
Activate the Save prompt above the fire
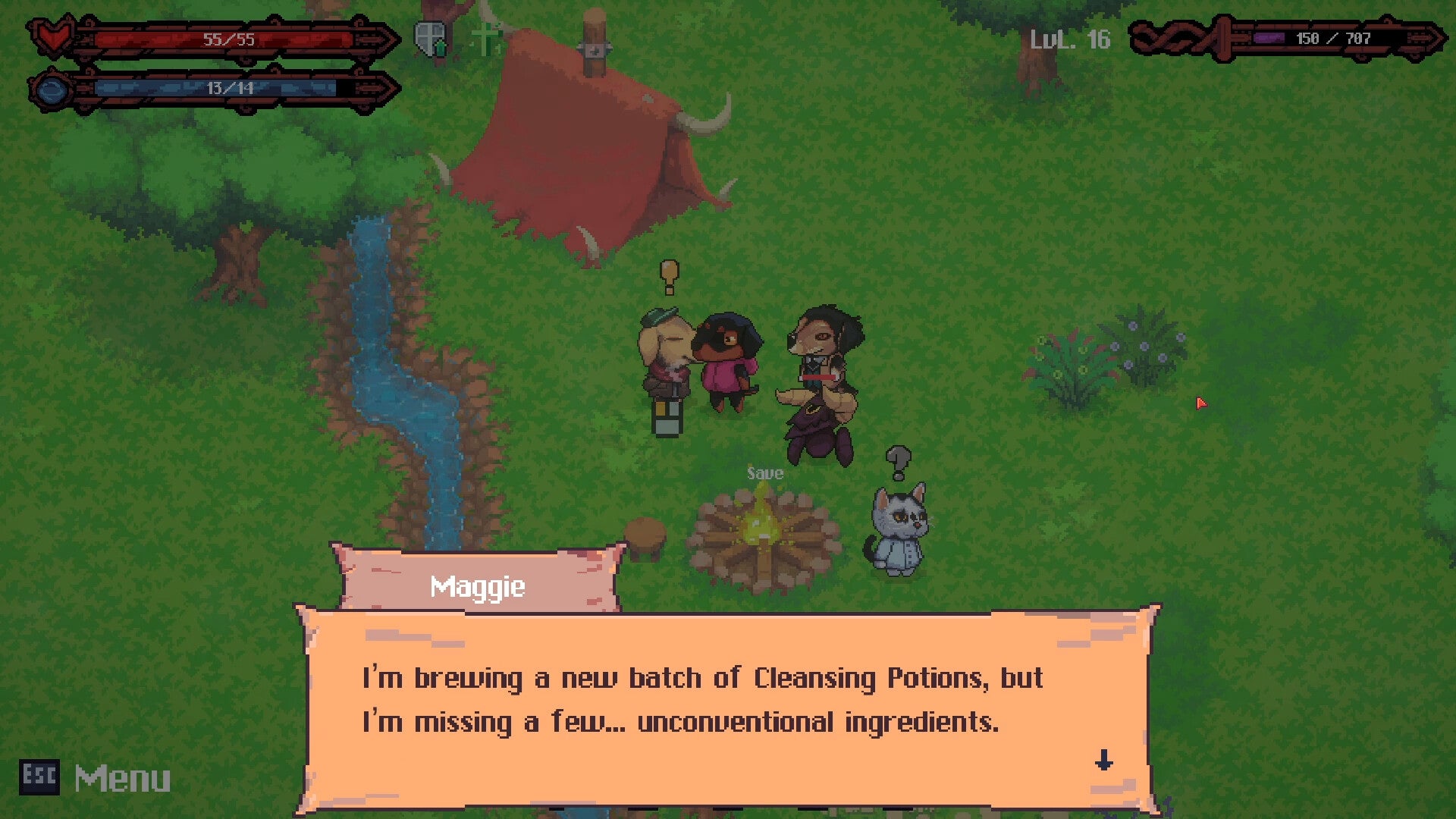(764, 472)
